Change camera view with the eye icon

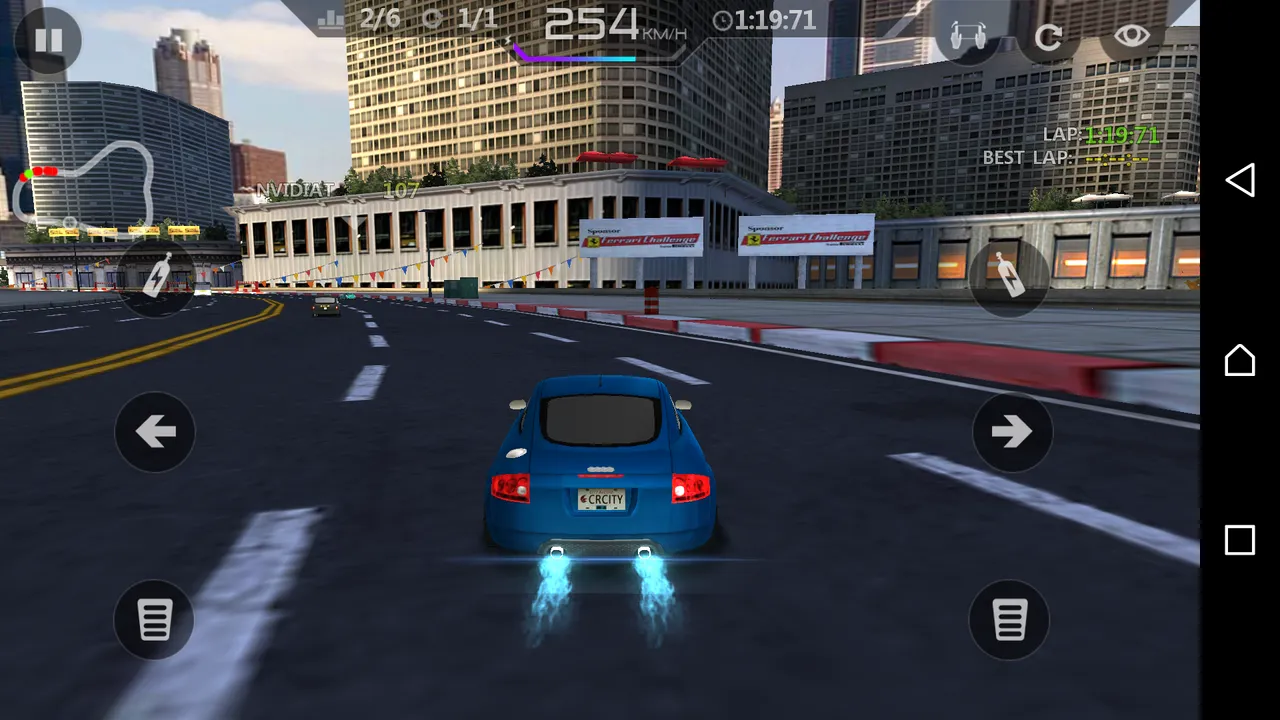(1132, 36)
